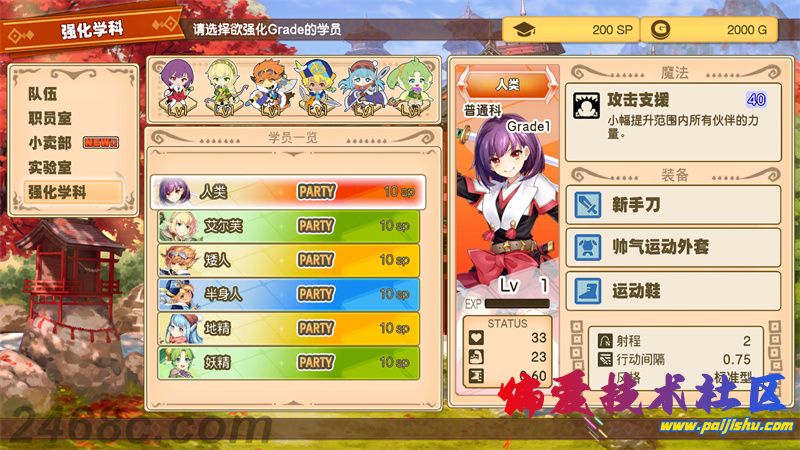Open the 队伍 menu entry

(43, 94)
